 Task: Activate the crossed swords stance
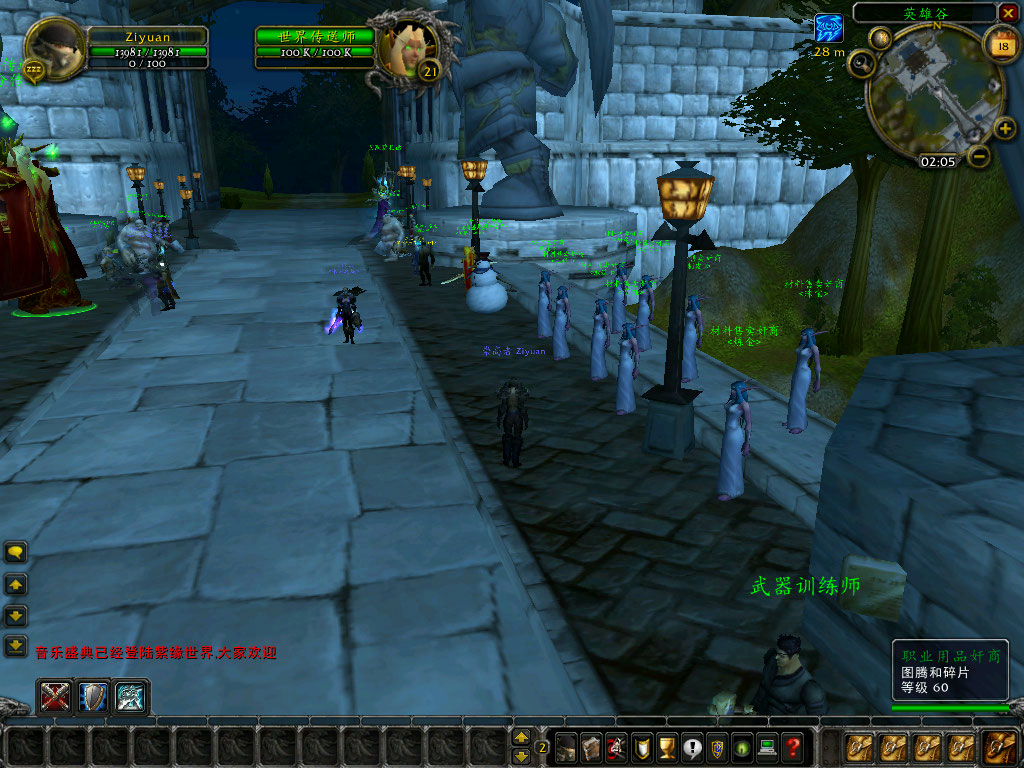54,697
